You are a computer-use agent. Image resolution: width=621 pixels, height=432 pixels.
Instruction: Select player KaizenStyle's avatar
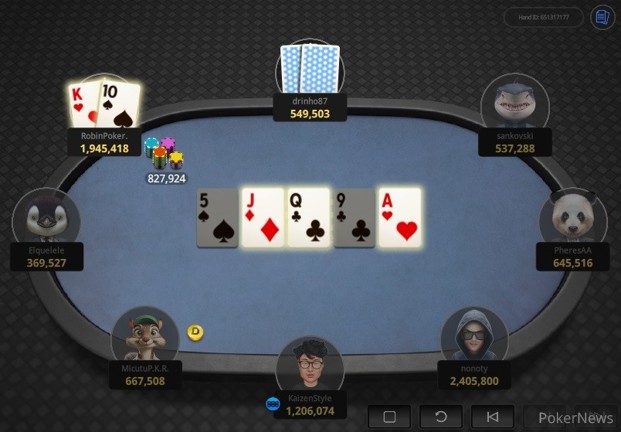point(310,366)
